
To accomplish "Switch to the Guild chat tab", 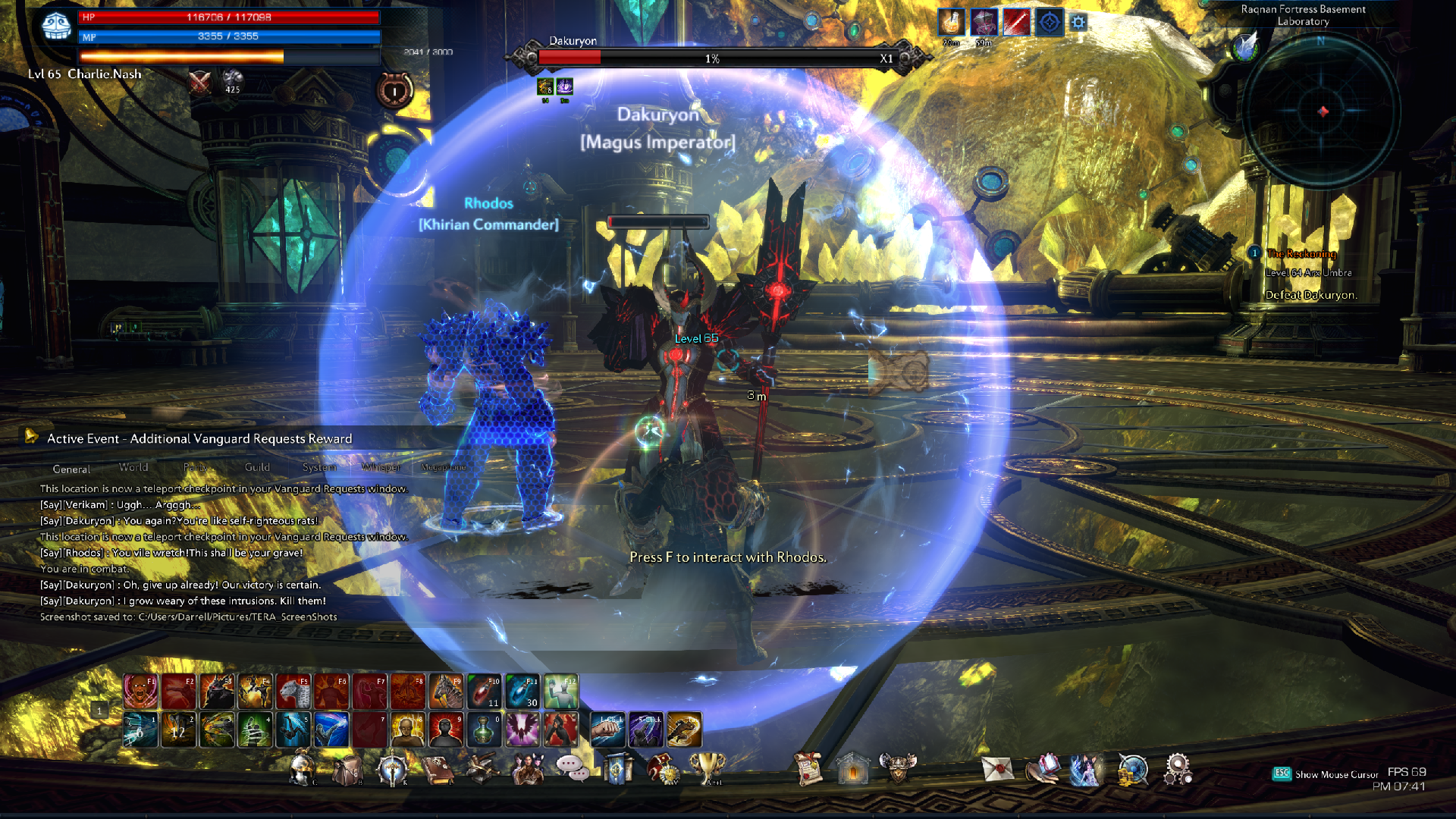I will (x=257, y=467).
